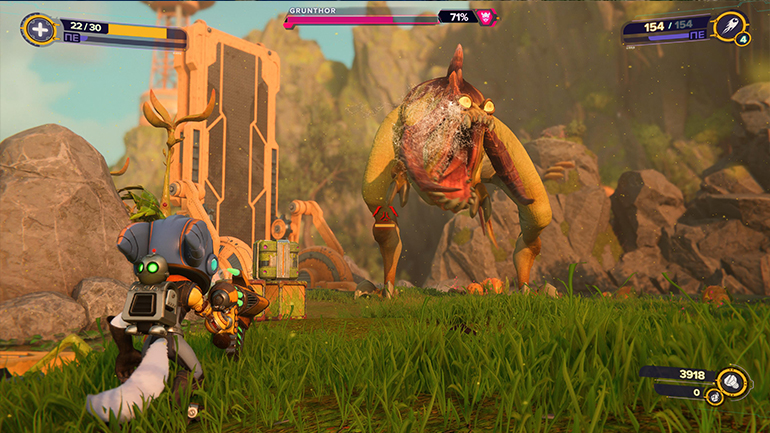The image size is (770, 433).
Task: Click the health plus icon
Action: pyautogui.click(x=39, y=29)
